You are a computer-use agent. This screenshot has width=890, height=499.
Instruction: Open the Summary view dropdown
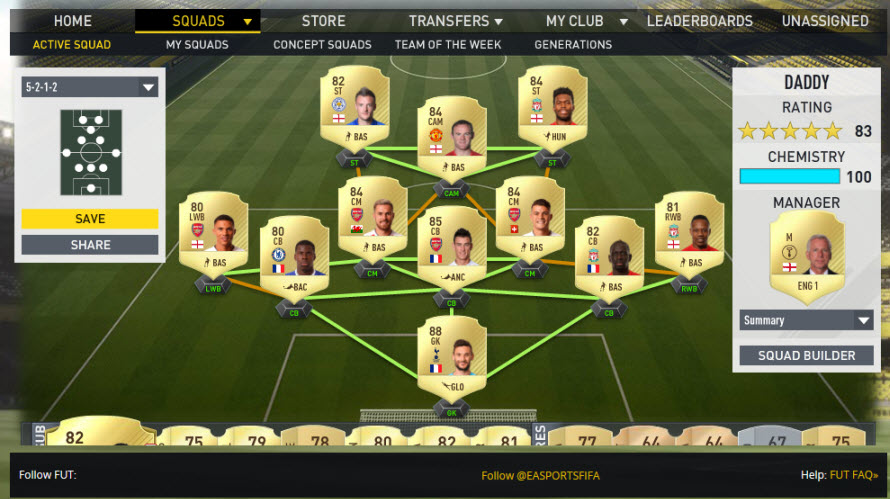click(x=807, y=320)
